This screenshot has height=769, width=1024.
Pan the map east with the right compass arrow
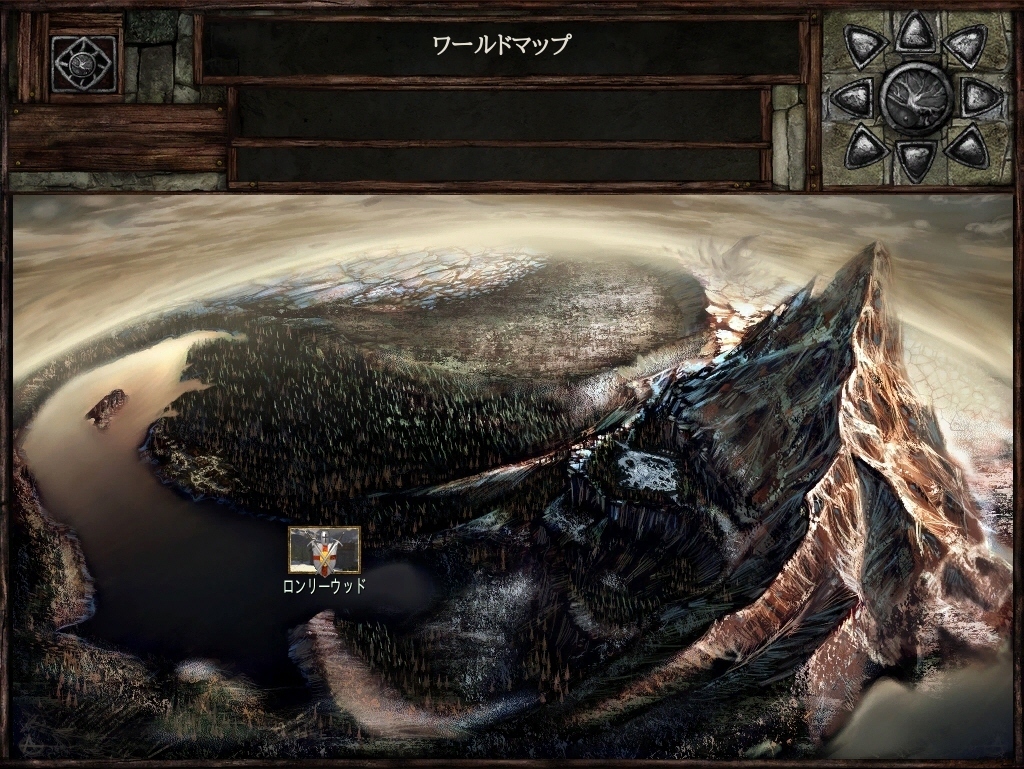coord(980,98)
